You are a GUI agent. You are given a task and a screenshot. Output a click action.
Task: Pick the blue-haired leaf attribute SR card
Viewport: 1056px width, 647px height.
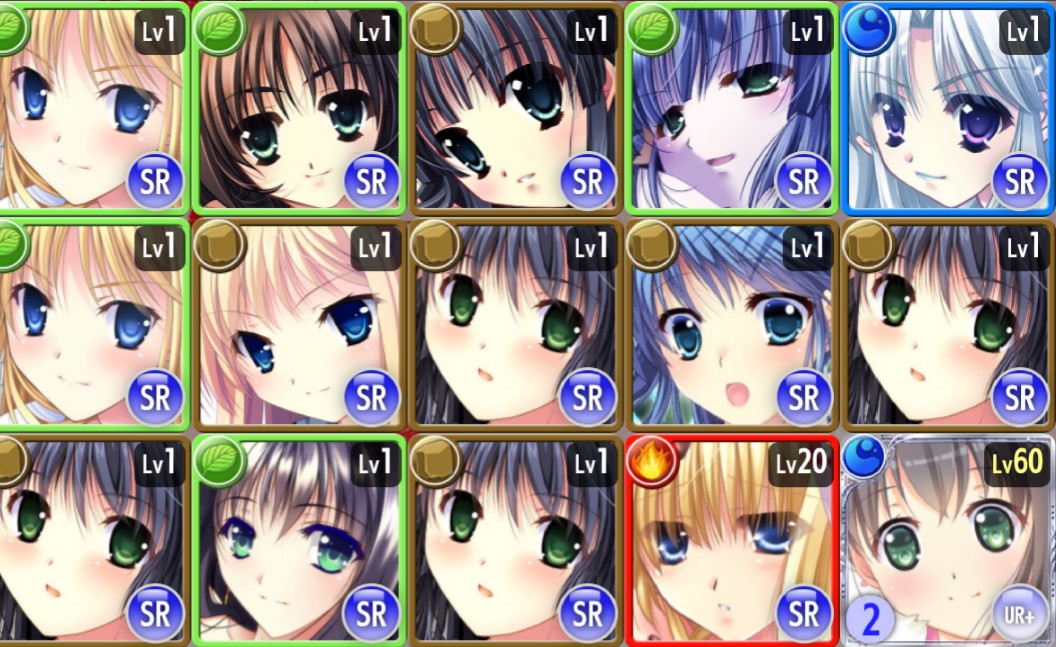point(731,107)
